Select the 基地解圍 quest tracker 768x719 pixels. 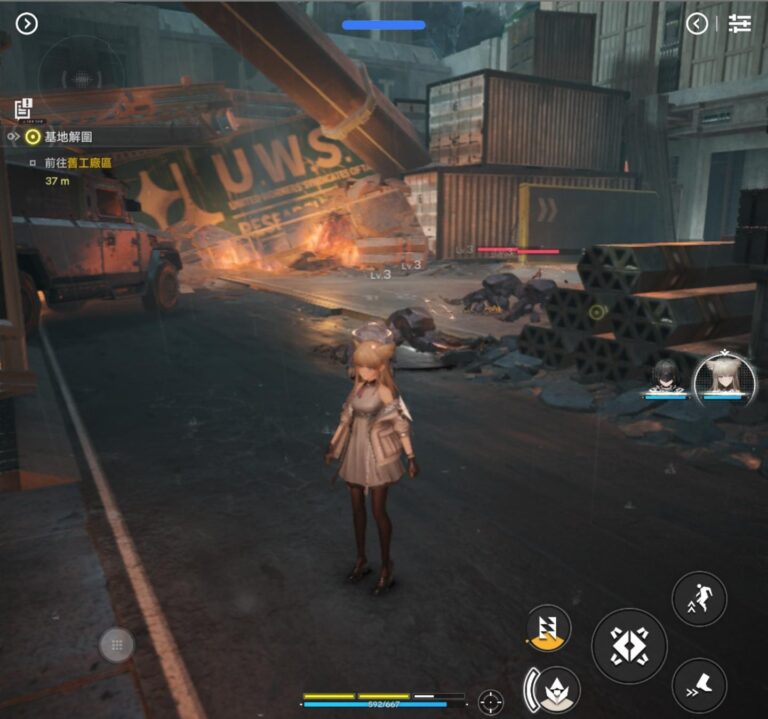68,137
